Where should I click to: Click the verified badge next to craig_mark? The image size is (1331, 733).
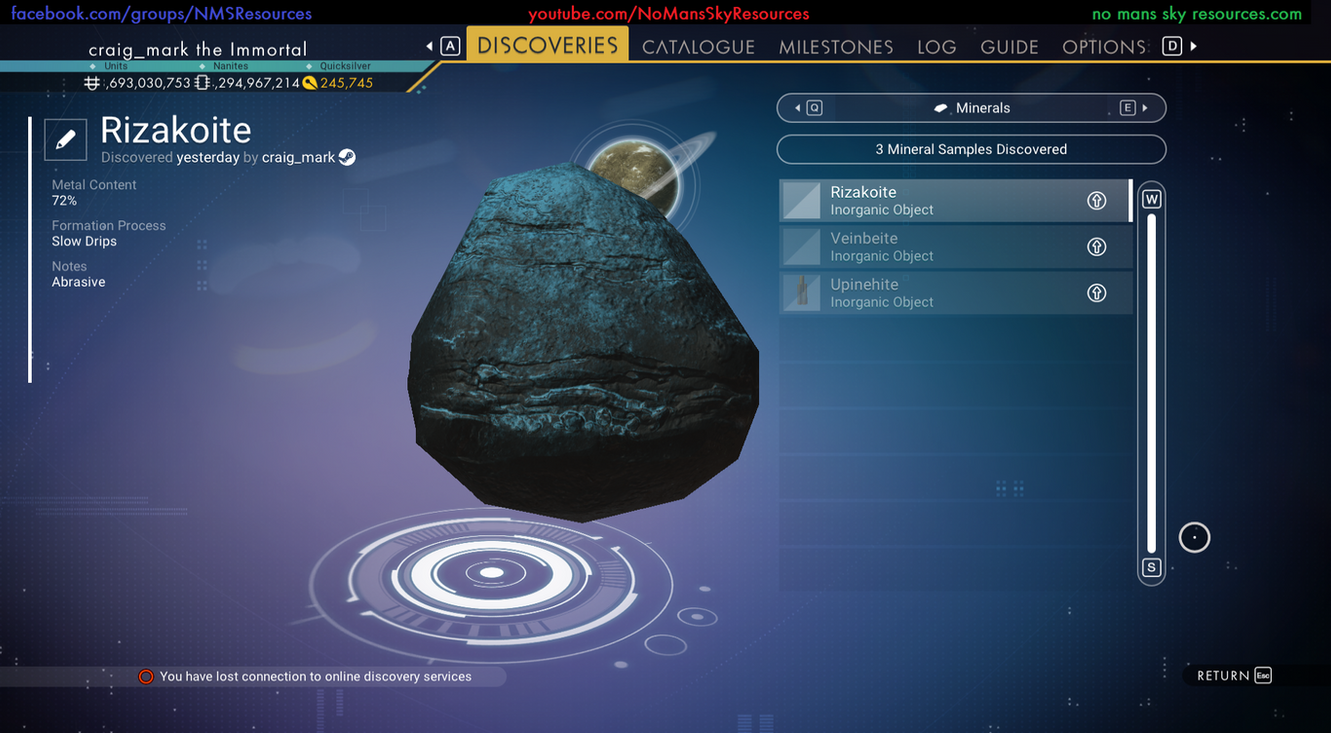pos(346,156)
